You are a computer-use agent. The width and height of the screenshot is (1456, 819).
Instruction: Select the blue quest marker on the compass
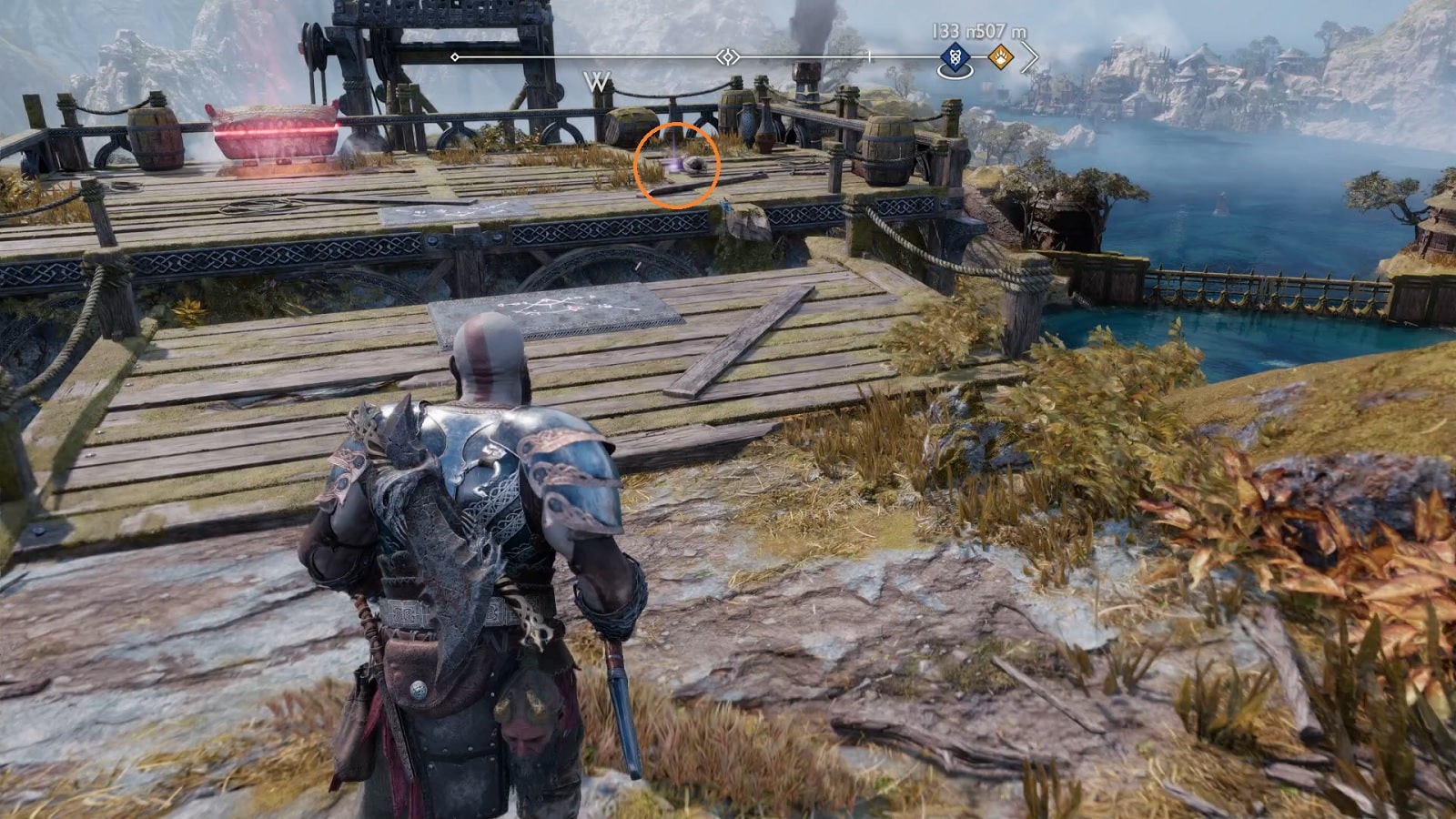pyautogui.click(x=953, y=57)
